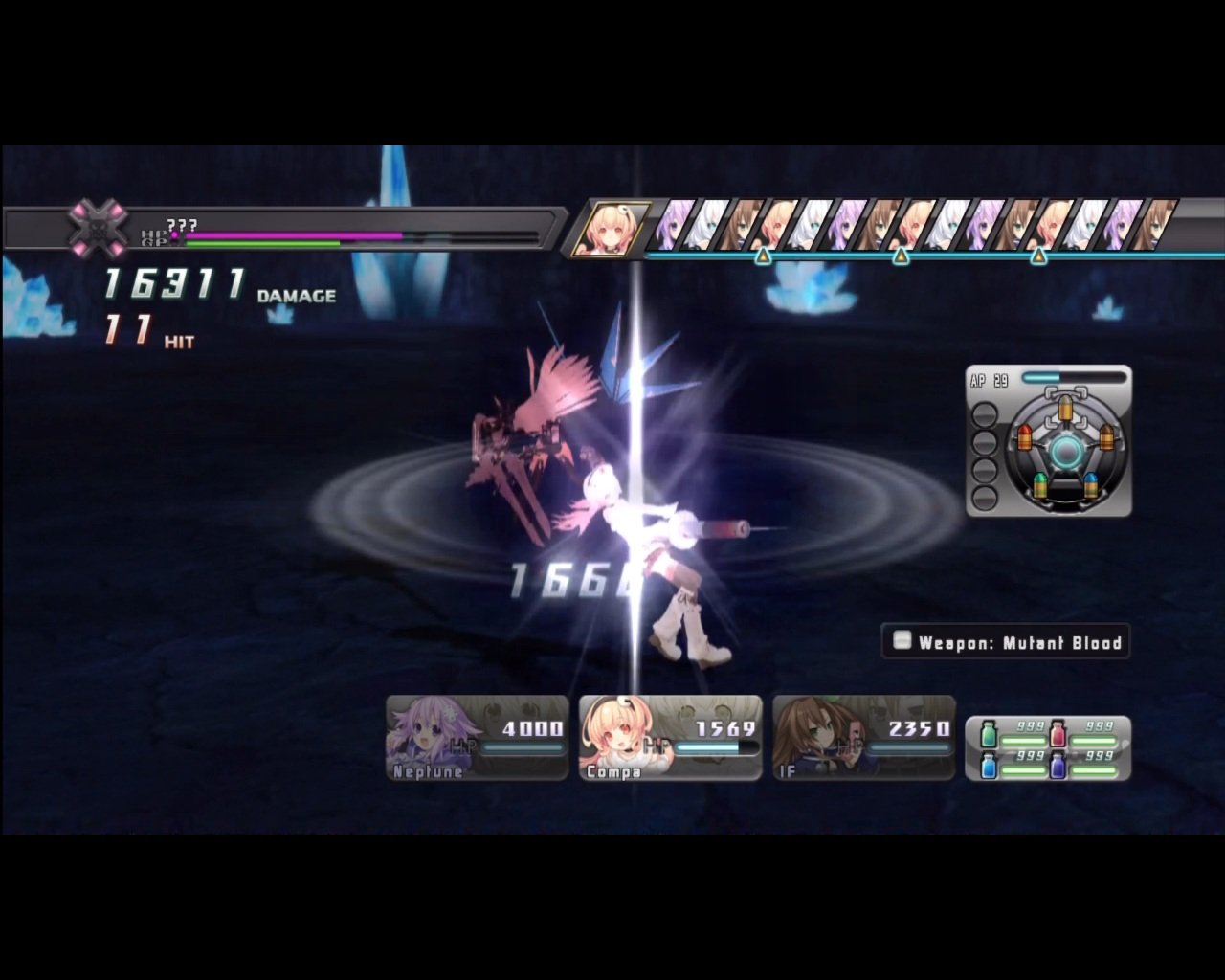Select the blue bullet on the command wheel
This screenshot has width=1225, height=980.
pos(1091,485)
